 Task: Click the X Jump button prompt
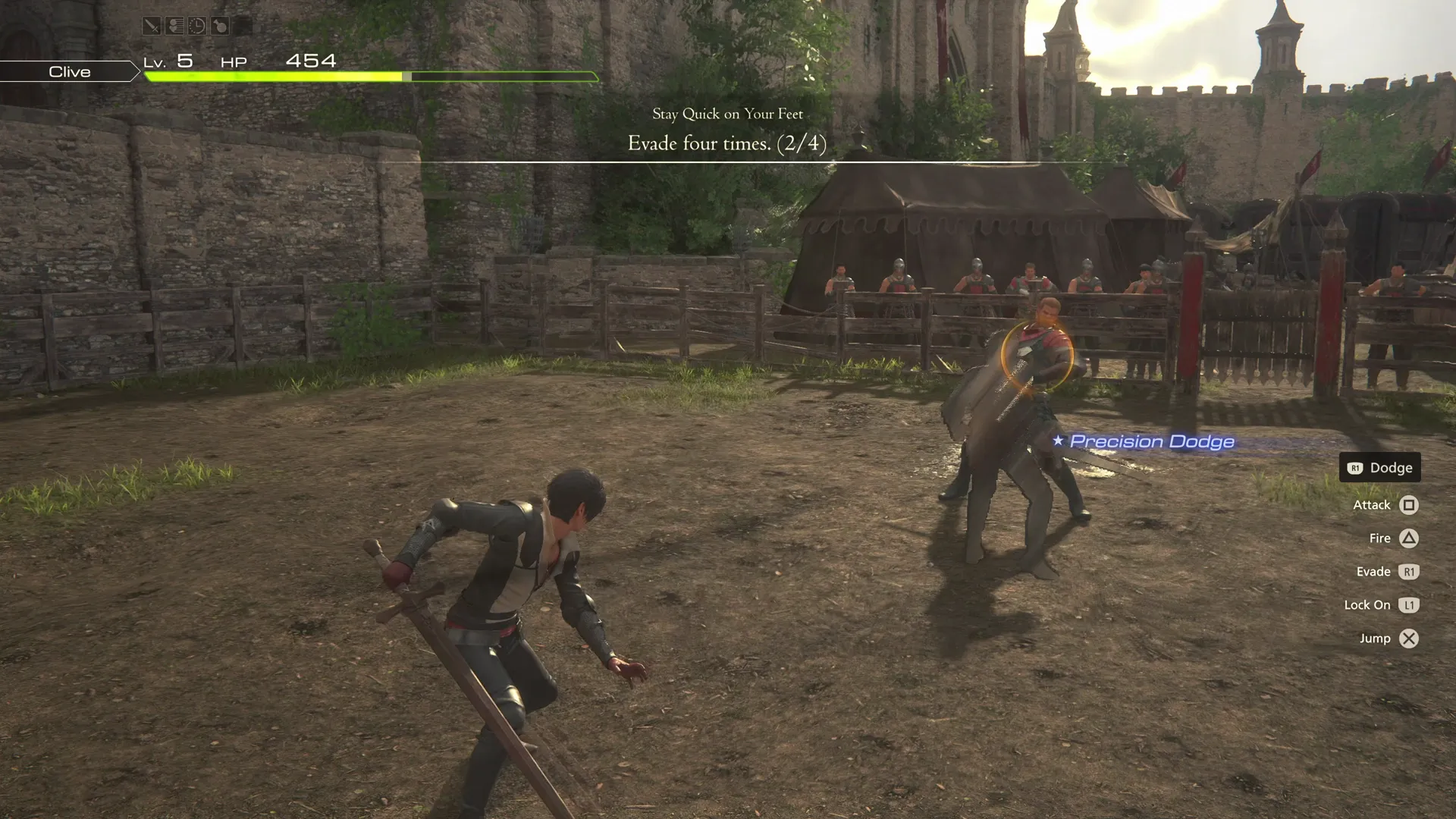coord(1408,638)
